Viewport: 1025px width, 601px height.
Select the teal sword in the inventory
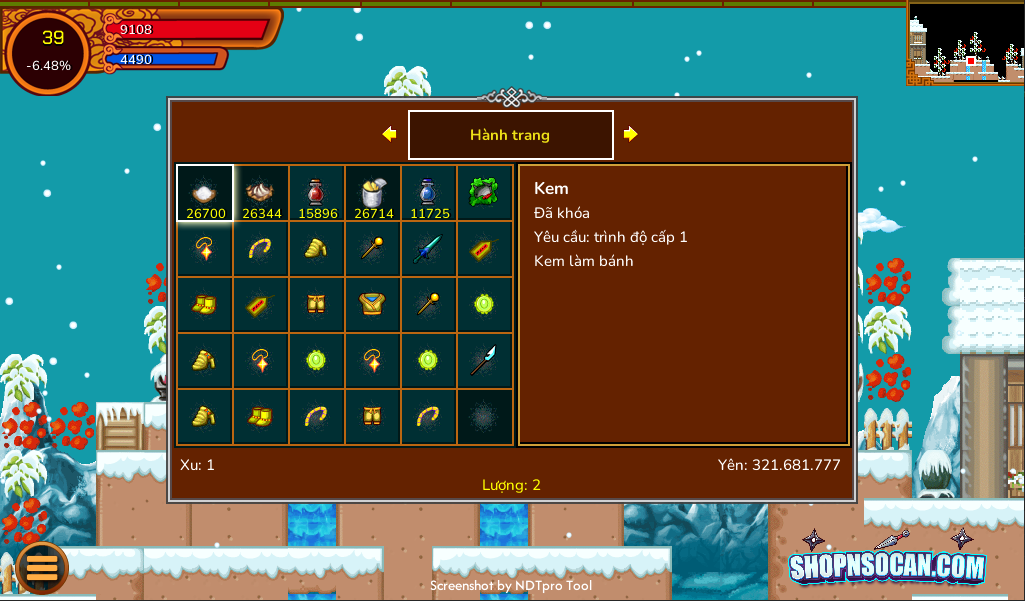[429, 249]
